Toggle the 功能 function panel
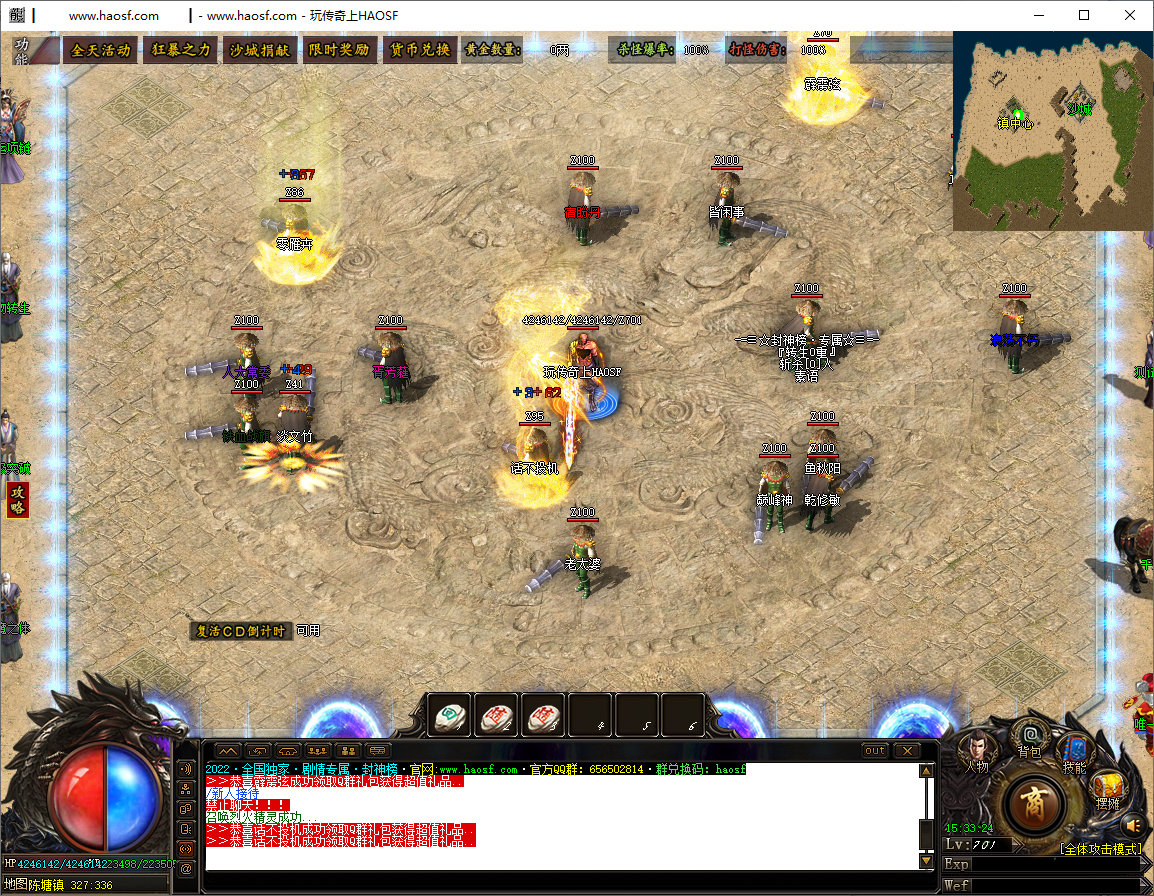 click(22, 51)
